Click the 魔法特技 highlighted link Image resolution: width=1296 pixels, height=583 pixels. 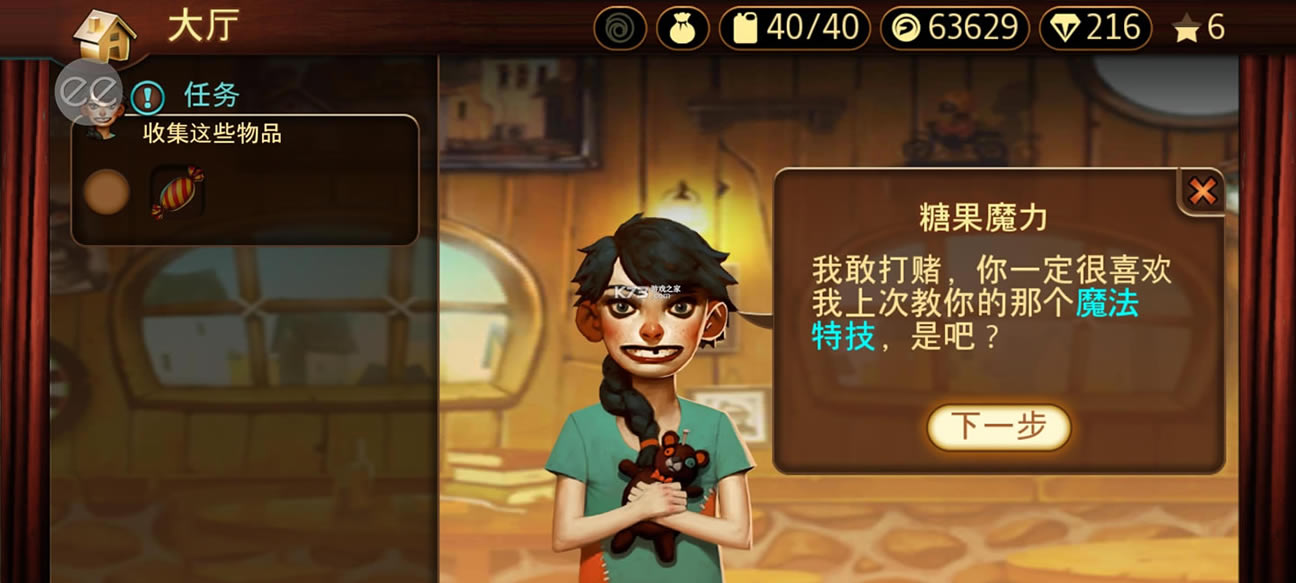pyautogui.click(x=1106, y=303)
